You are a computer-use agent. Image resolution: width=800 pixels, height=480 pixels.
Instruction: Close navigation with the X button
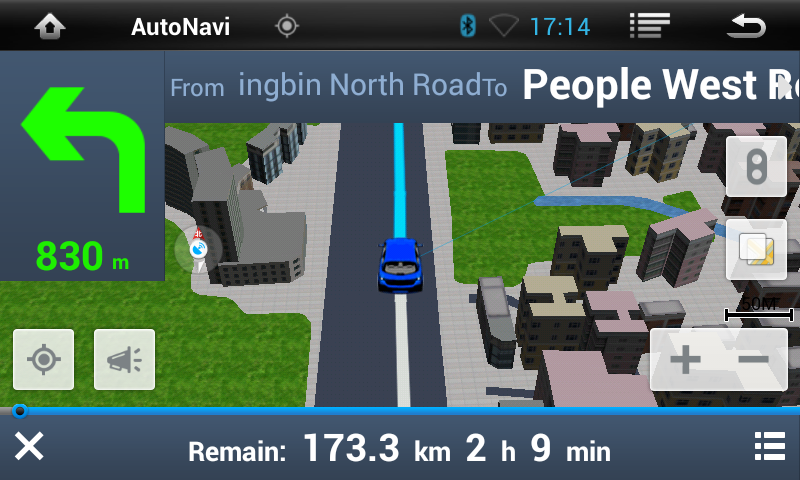[x=29, y=447]
